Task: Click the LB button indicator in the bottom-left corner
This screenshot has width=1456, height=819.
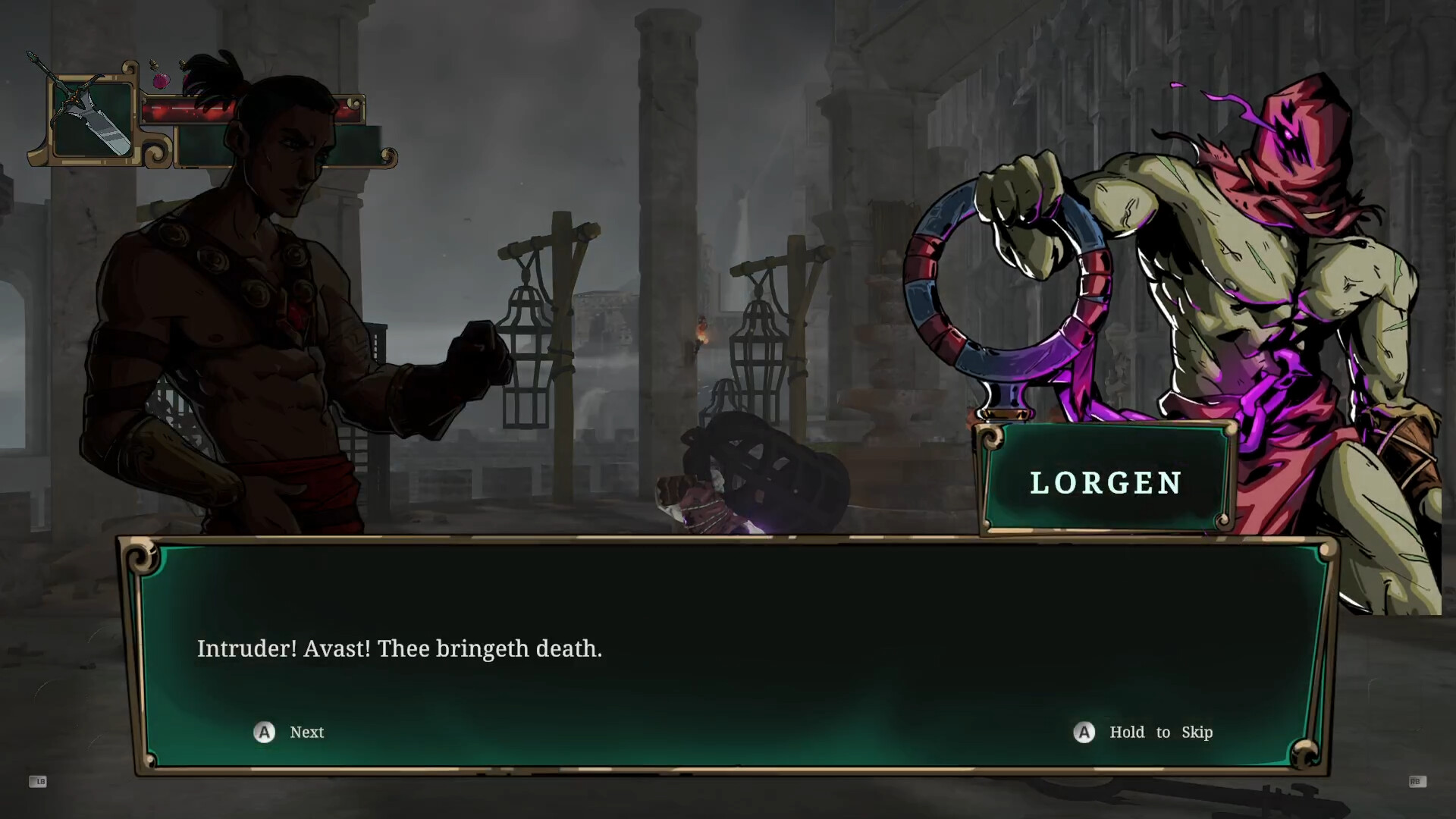Action: click(38, 782)
